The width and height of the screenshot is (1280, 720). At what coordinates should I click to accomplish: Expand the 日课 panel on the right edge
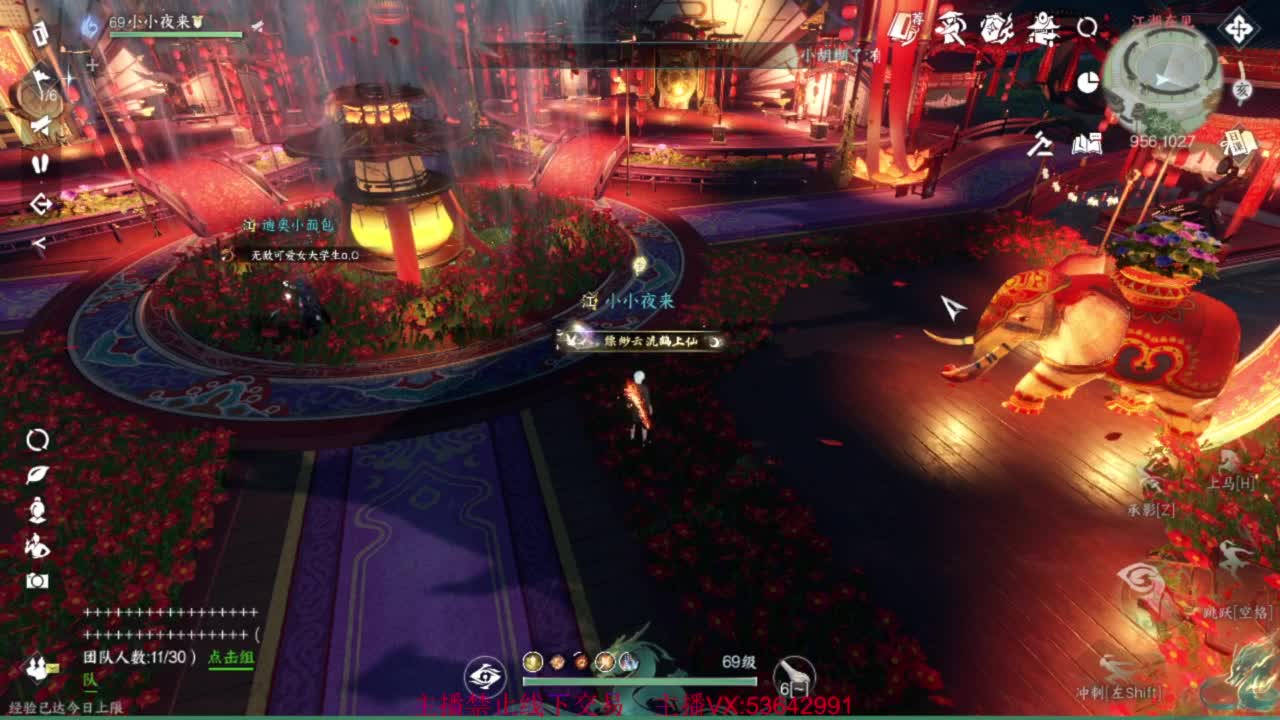[1238, 143]
